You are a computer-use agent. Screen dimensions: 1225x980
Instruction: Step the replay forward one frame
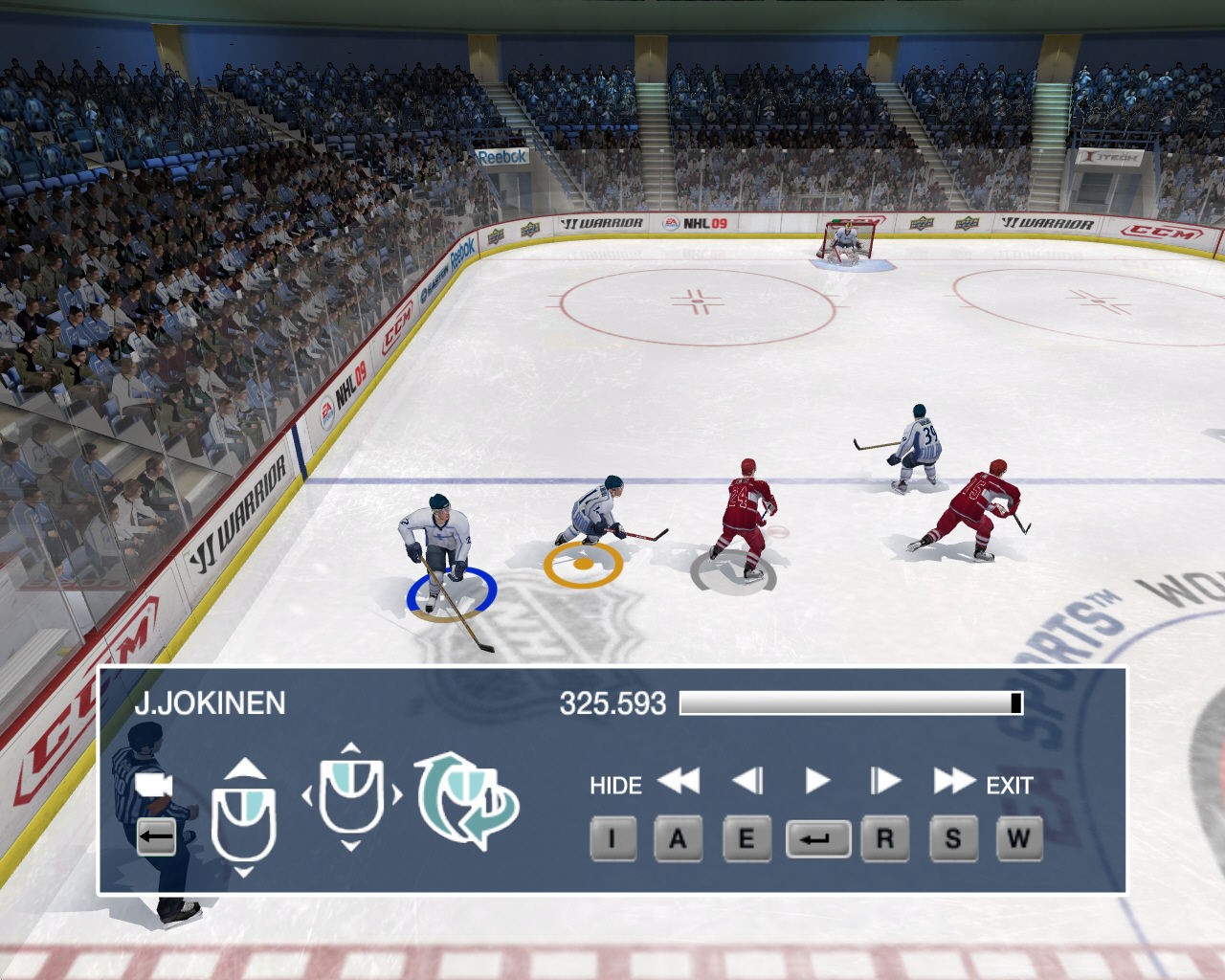tap(885, 782)
